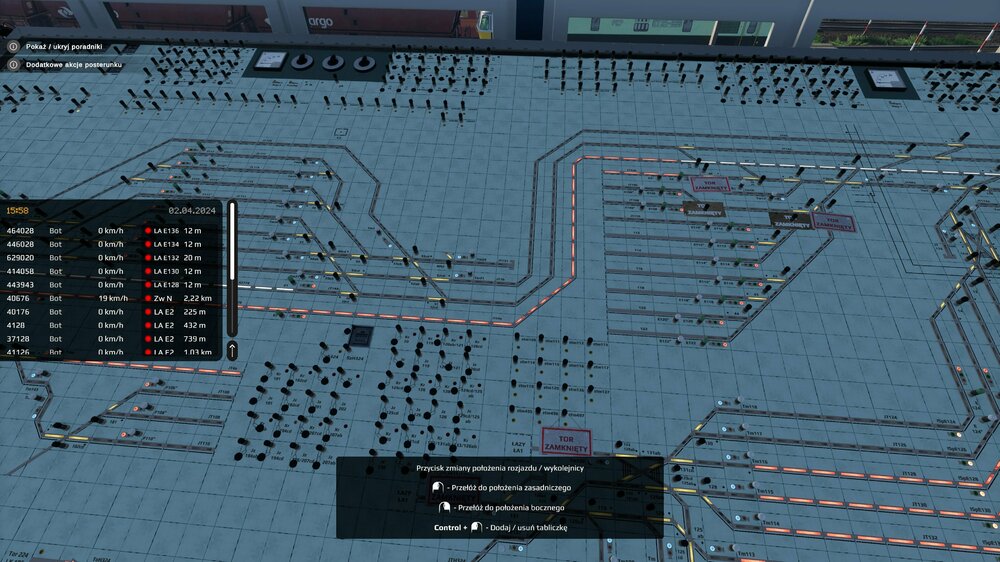Select train 37128 entry
1000x562 pixels.
[110, 339]
